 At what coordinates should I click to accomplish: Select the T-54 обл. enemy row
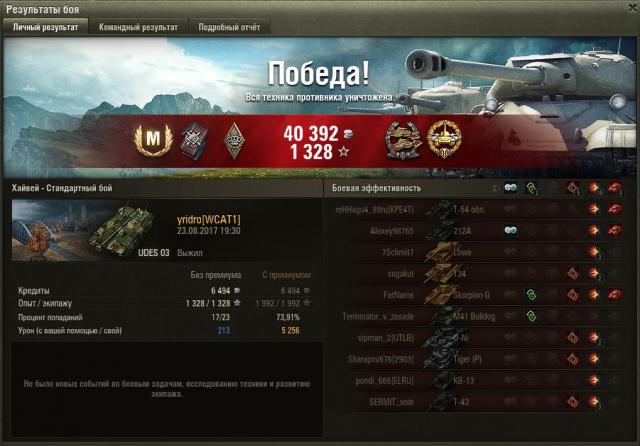[x=470, y=209]
